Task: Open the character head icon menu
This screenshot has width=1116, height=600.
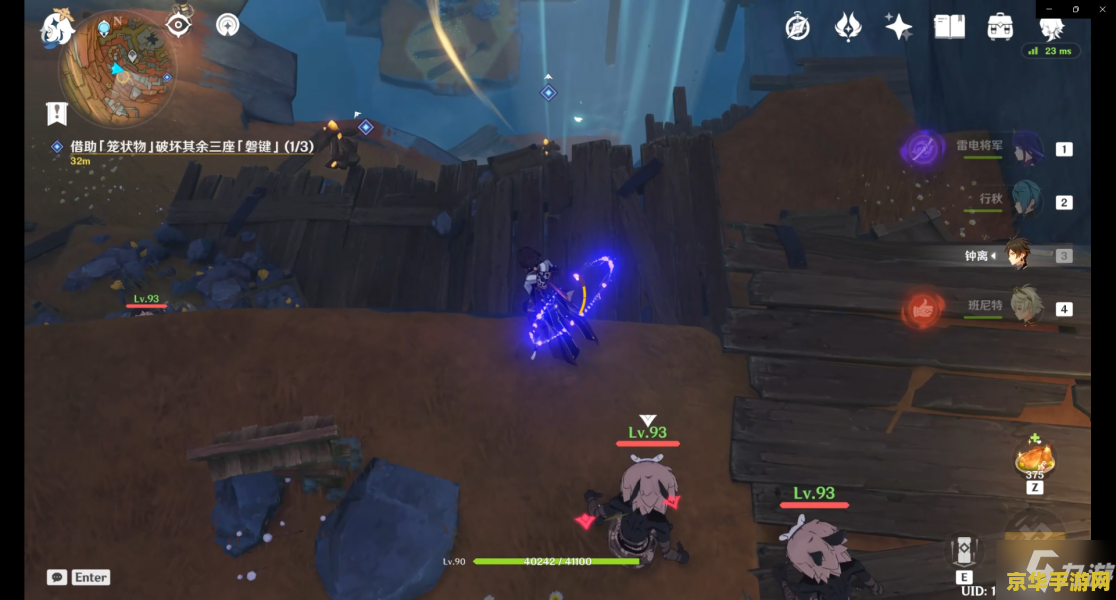Action: tap(1051, 28)
